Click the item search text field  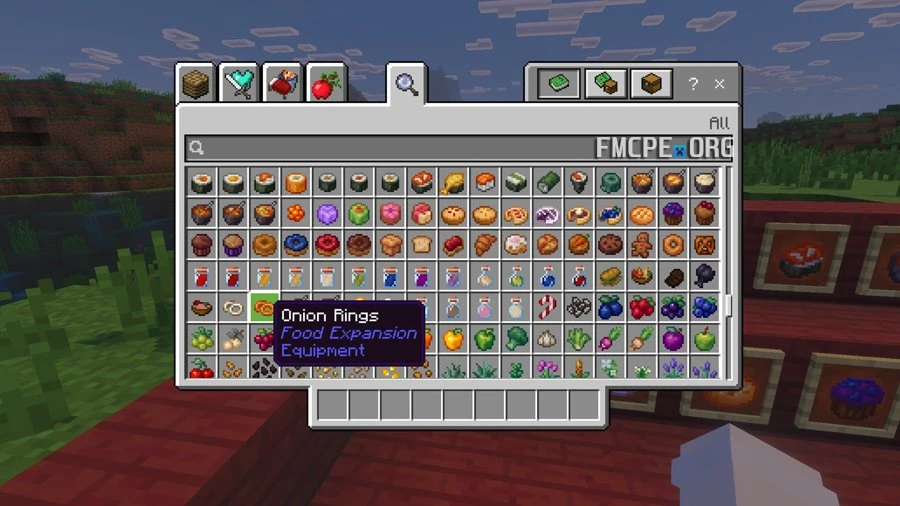pos(400,148)
